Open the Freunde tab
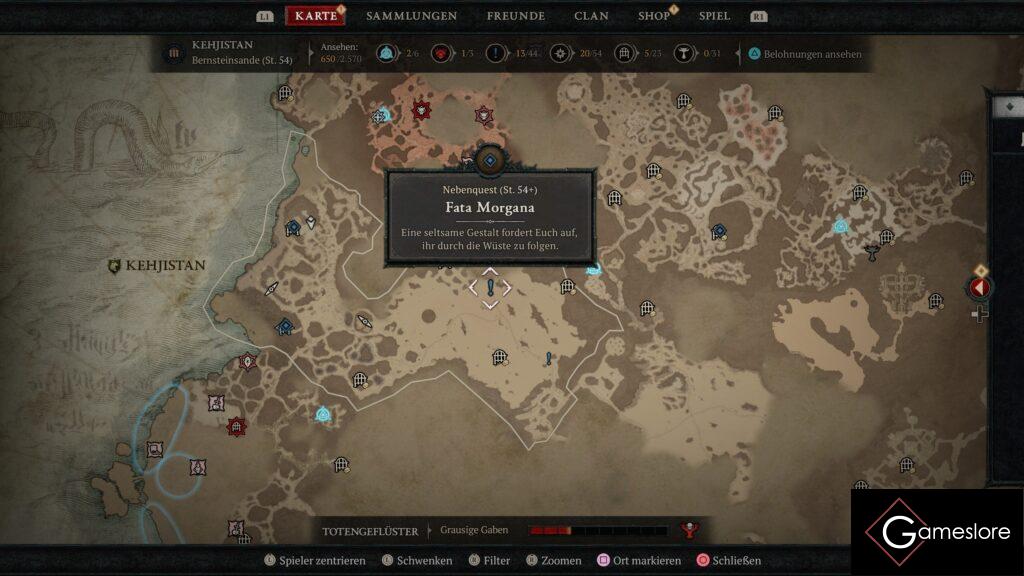 pos(515,16)
